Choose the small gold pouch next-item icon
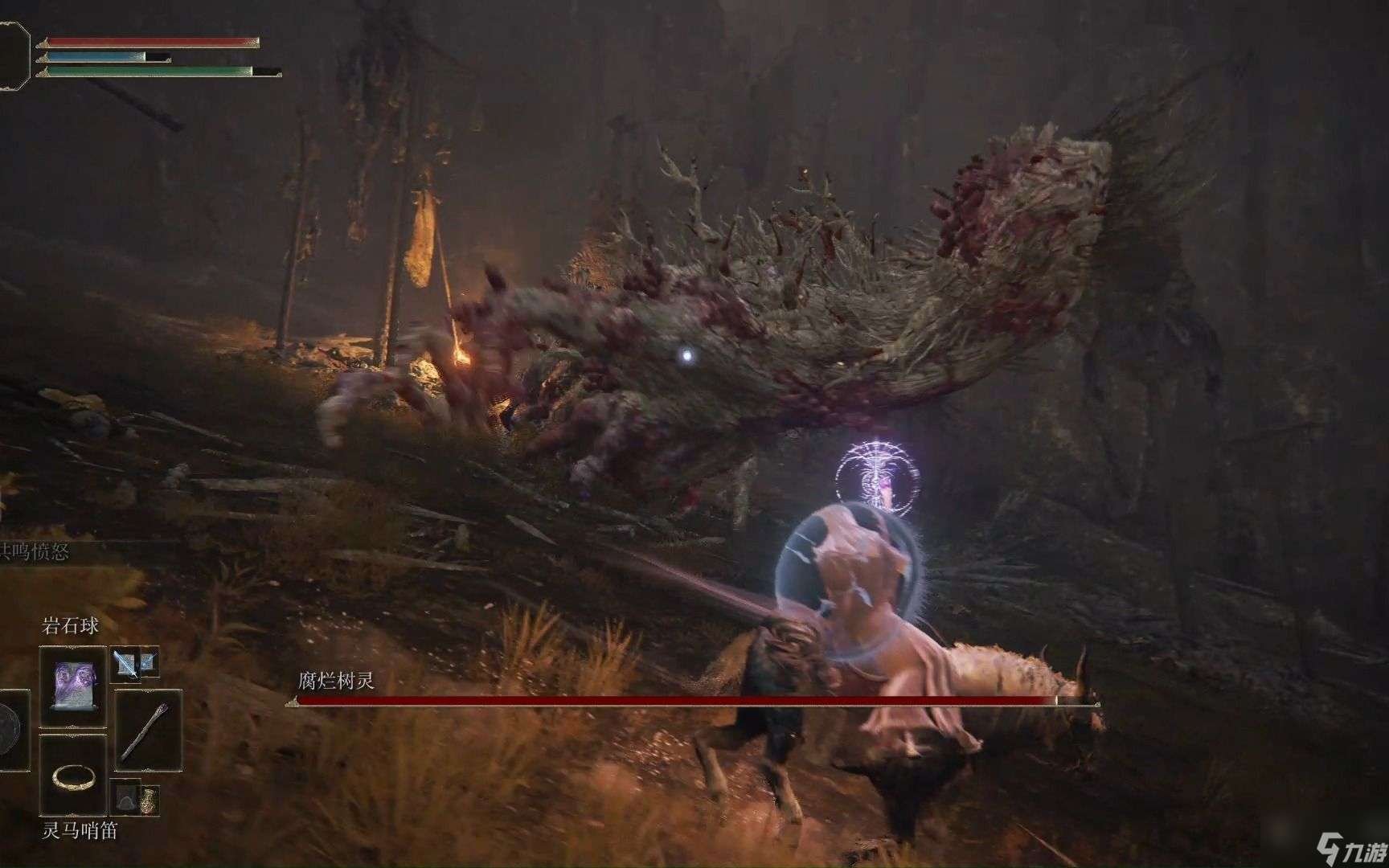This screenshot has width=1389, height=868. click(x=149, y=800)
